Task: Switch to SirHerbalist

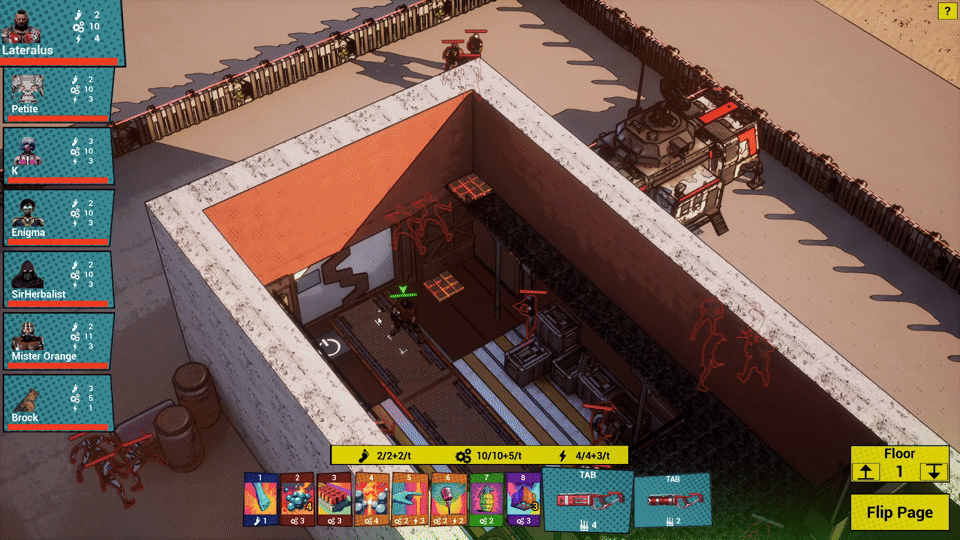Action: [58, 280]
